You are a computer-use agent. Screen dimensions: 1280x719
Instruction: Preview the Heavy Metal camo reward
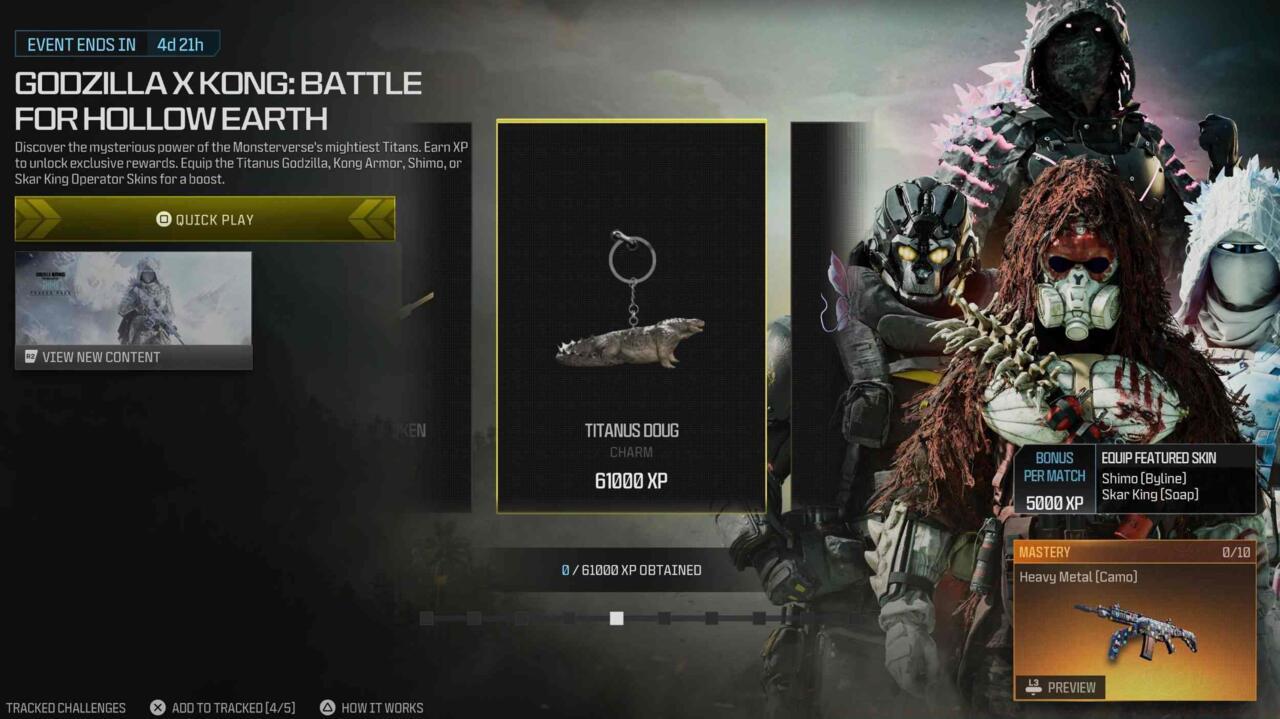[x=1062, y=687]
